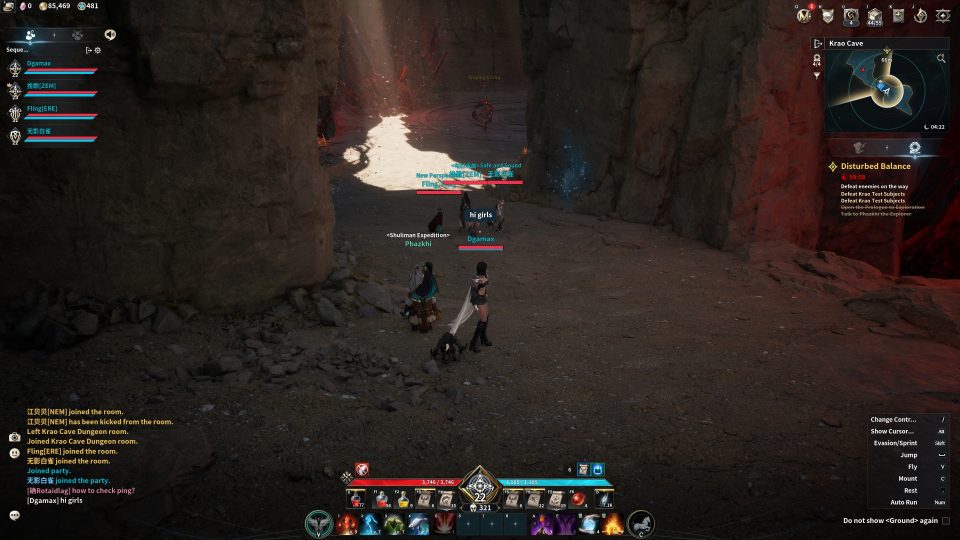The height and width of the screenshot is (540, 960).
Task: Summon mount with the horse icon
Action: 641,522
